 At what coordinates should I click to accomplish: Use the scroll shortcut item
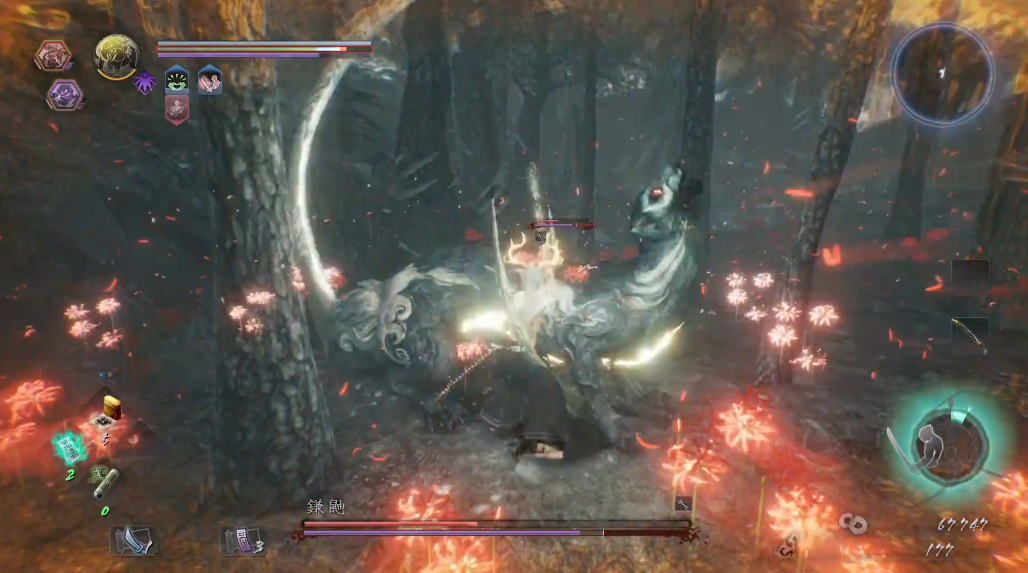pos(106,480)
